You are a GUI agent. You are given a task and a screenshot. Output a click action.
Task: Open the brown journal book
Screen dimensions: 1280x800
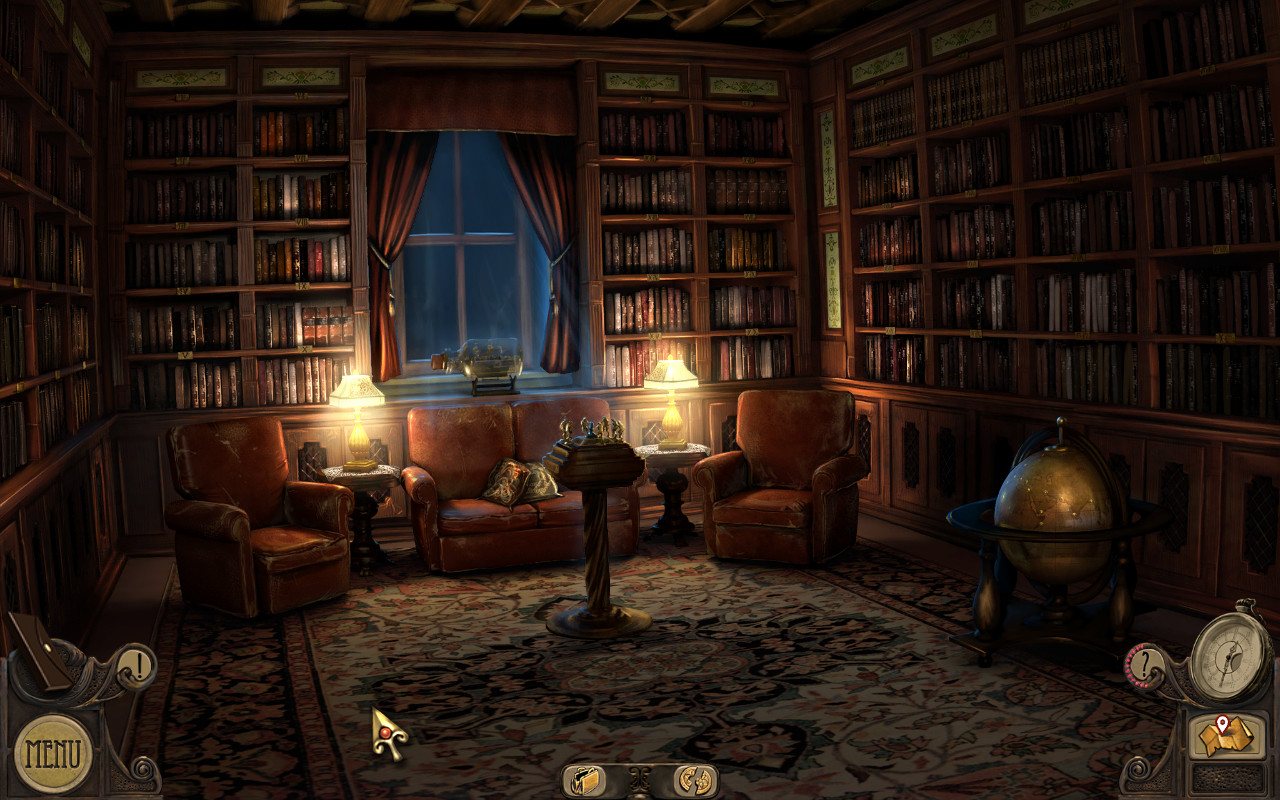40,650
